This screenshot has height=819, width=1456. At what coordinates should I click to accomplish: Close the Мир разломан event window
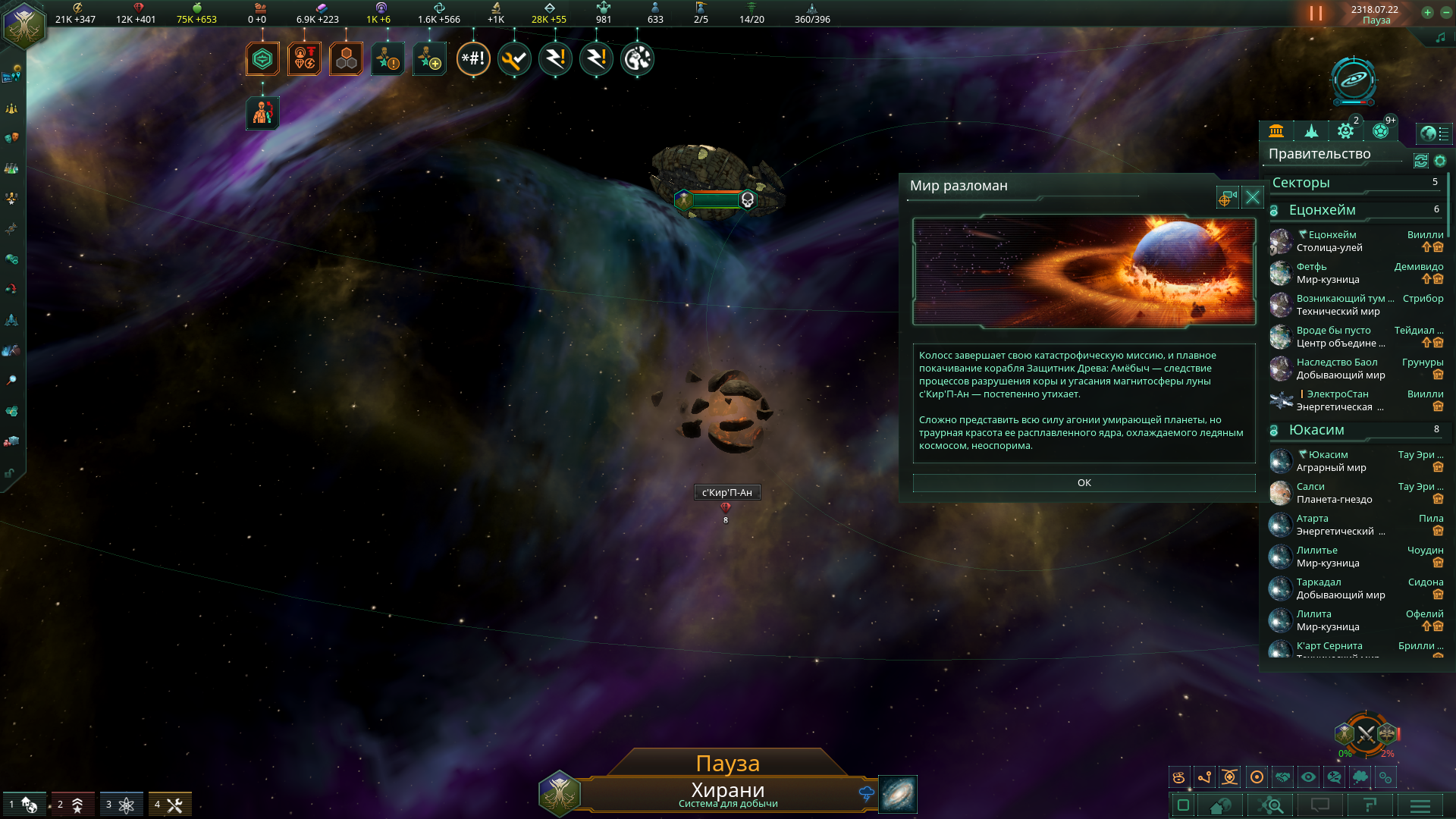click(1253, 198)
